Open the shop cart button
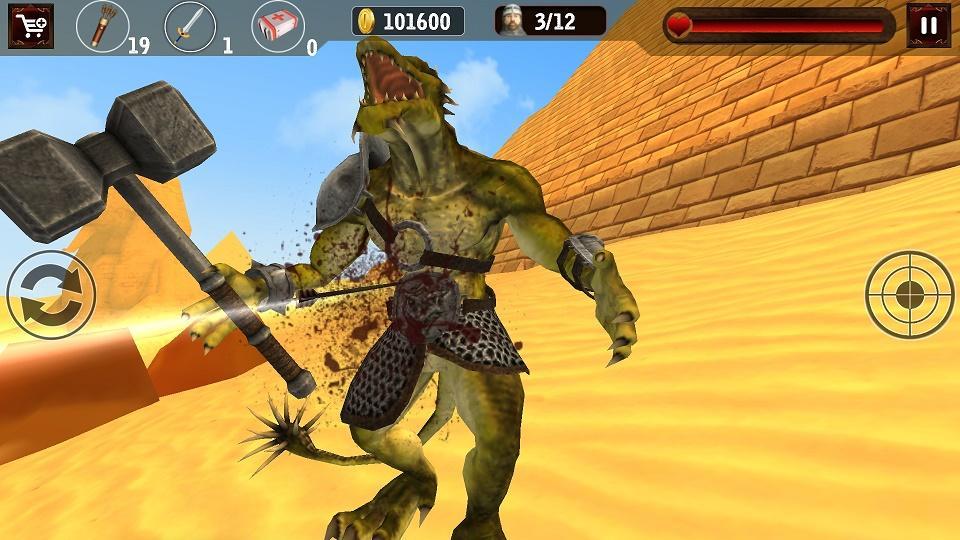960x540 pixels. click(30, 26)
